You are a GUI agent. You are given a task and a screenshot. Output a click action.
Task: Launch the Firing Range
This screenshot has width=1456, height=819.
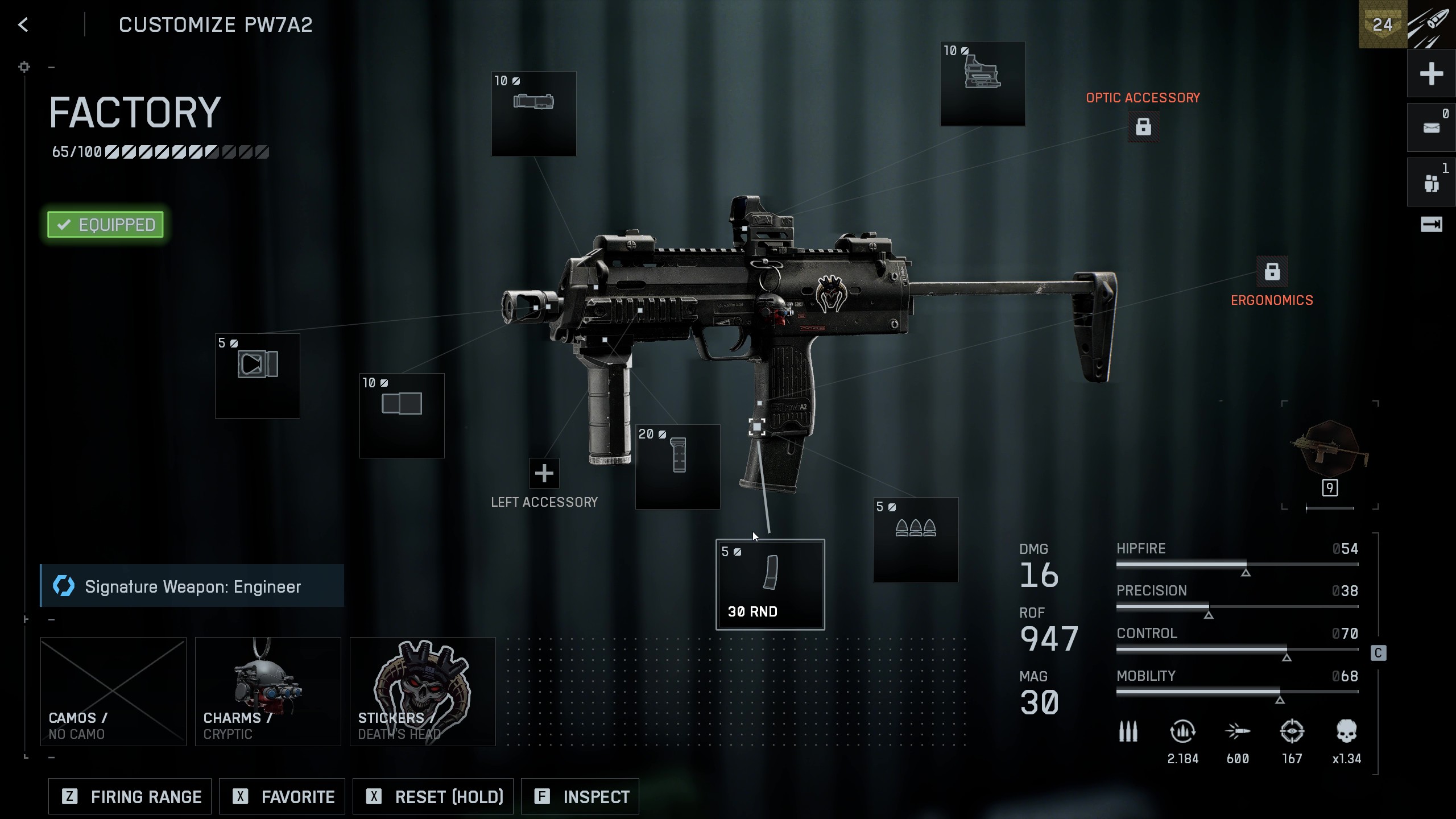[x=130, y=796]
